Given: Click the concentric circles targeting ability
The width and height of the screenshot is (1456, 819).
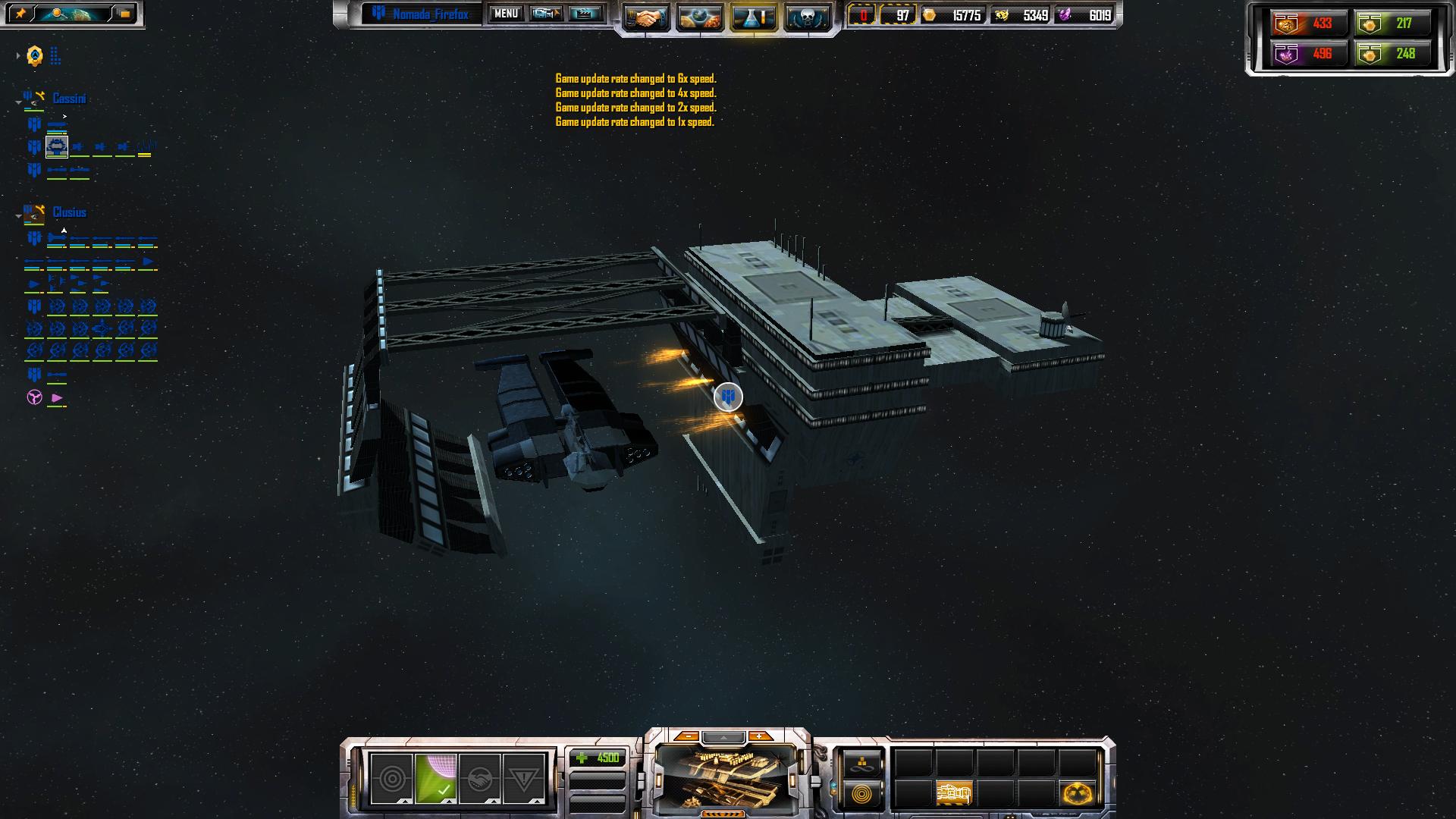Looking at the screenshot, I should pyautogui.click(x=391, y=779).
